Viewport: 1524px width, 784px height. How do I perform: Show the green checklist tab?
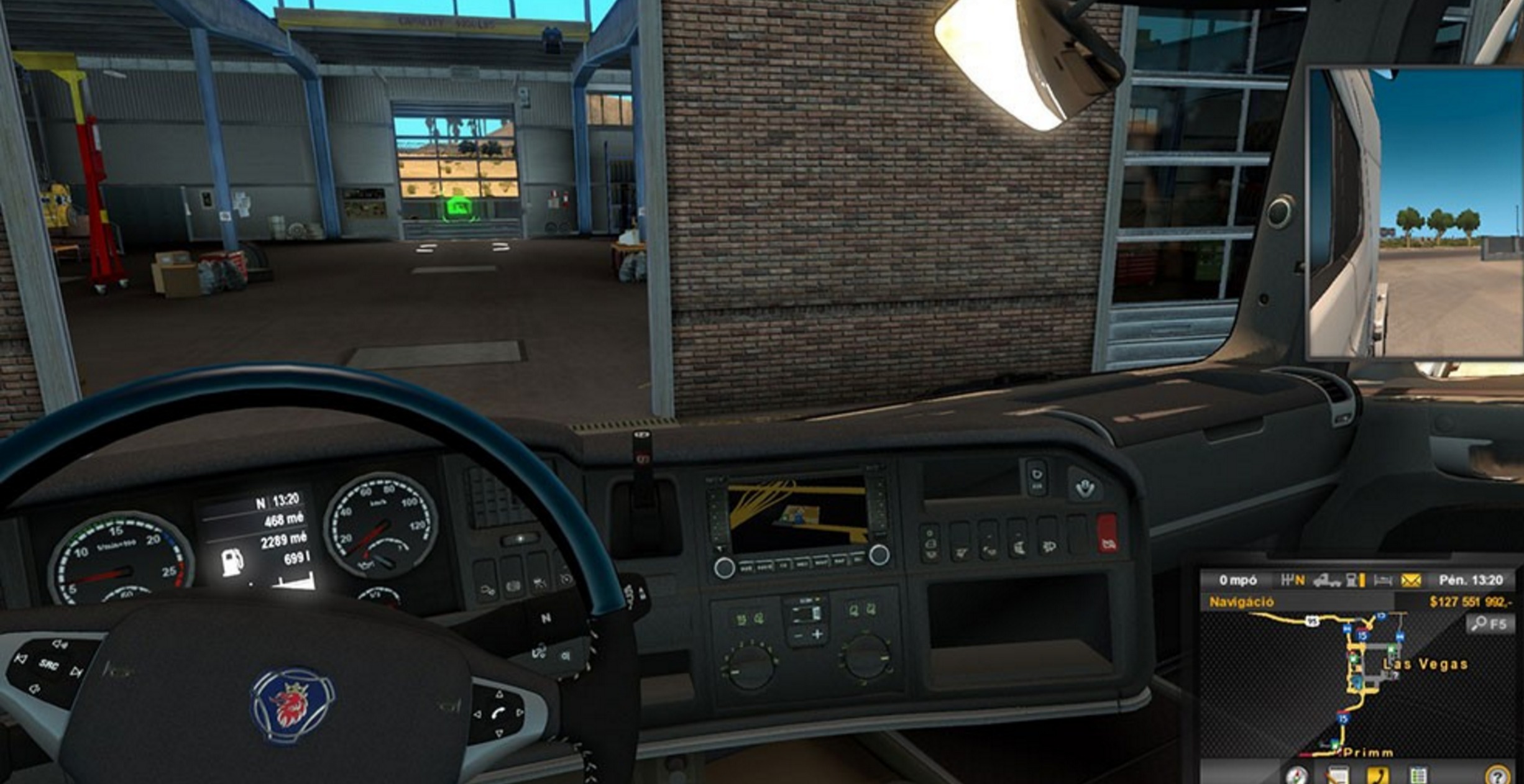(1418, 775)
